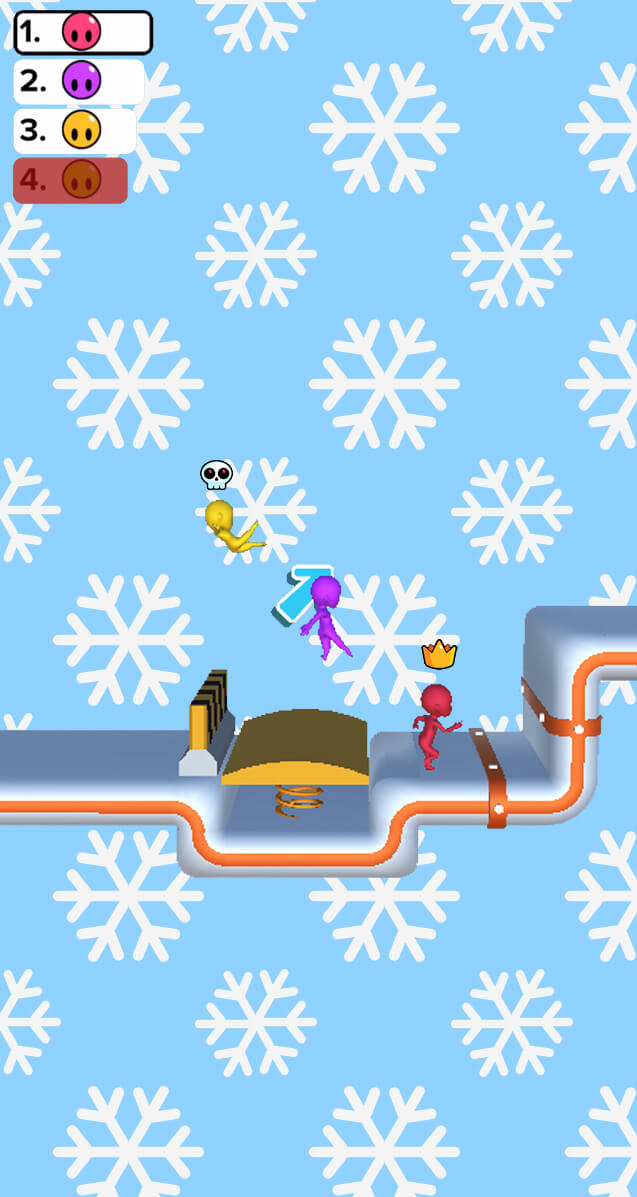The width and height of the screenshot is (637, 1197).
Task: Select the third-place yellow player row
Action: point(74,130)
